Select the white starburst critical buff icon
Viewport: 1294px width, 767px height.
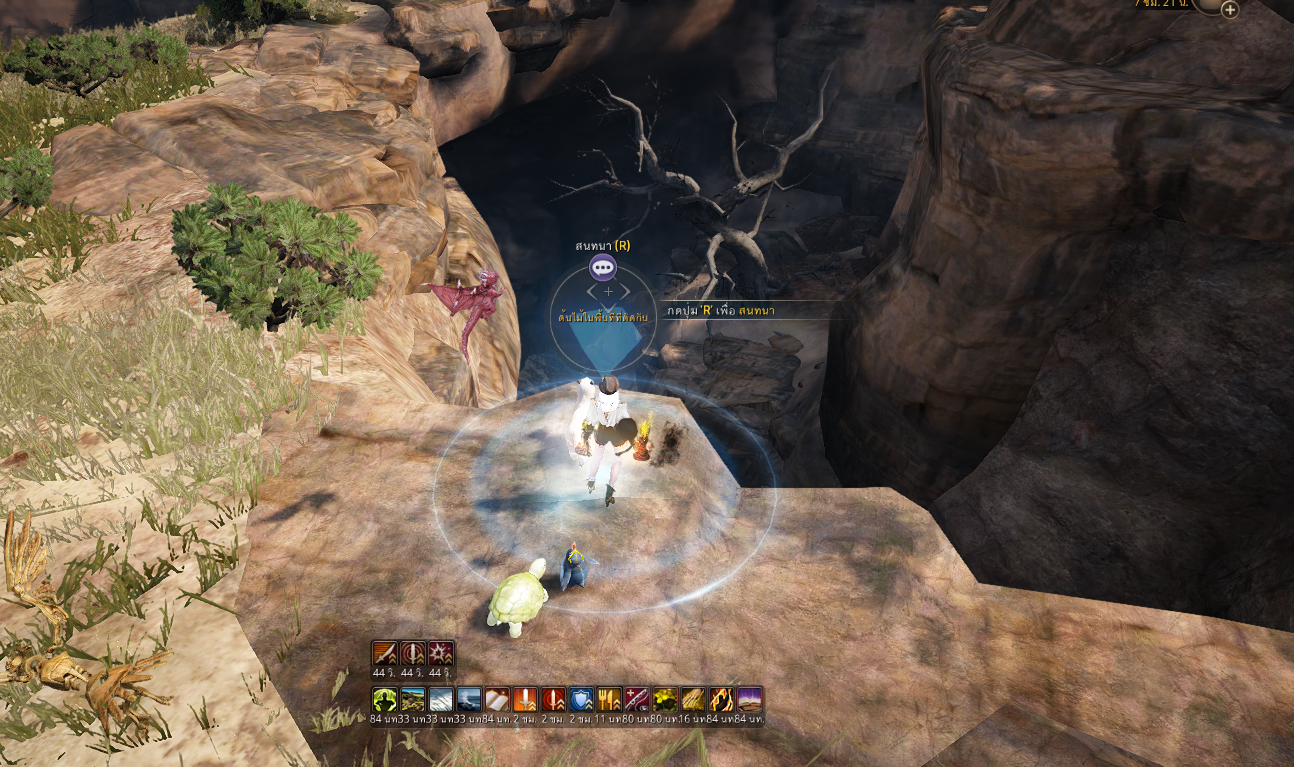(441, 653)
